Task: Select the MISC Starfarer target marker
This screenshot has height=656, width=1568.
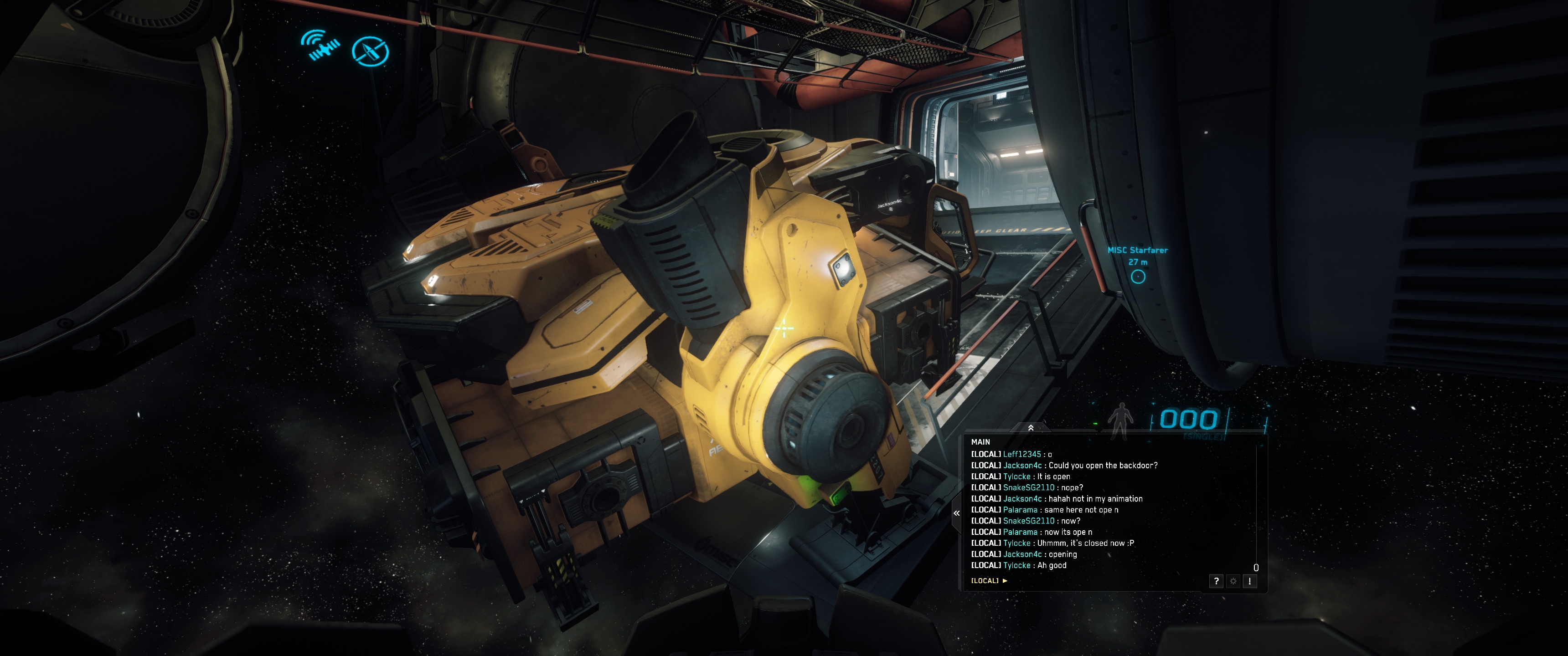Action: click(1138, 277)
